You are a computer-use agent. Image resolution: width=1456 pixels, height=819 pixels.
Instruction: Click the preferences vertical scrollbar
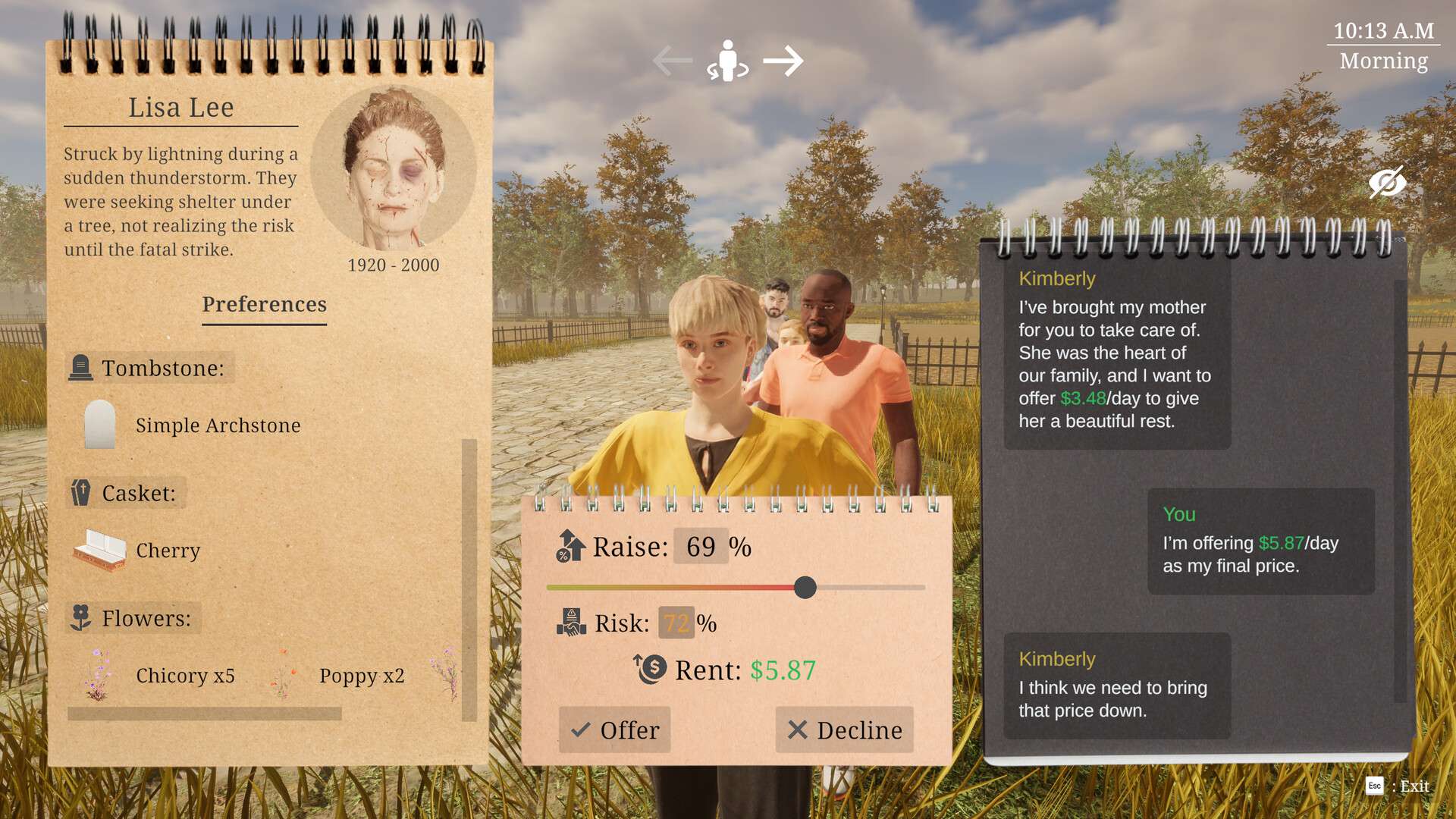pos(469,580)
